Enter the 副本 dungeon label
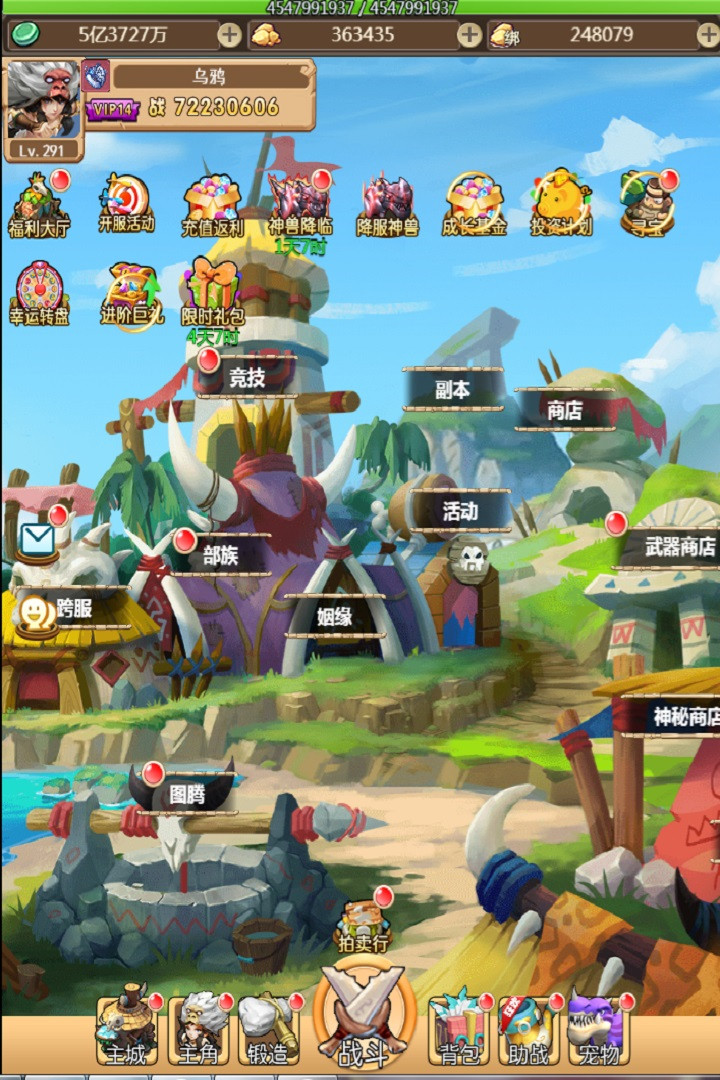Screen dimensions: 720x1080 (x=452, y=390)
